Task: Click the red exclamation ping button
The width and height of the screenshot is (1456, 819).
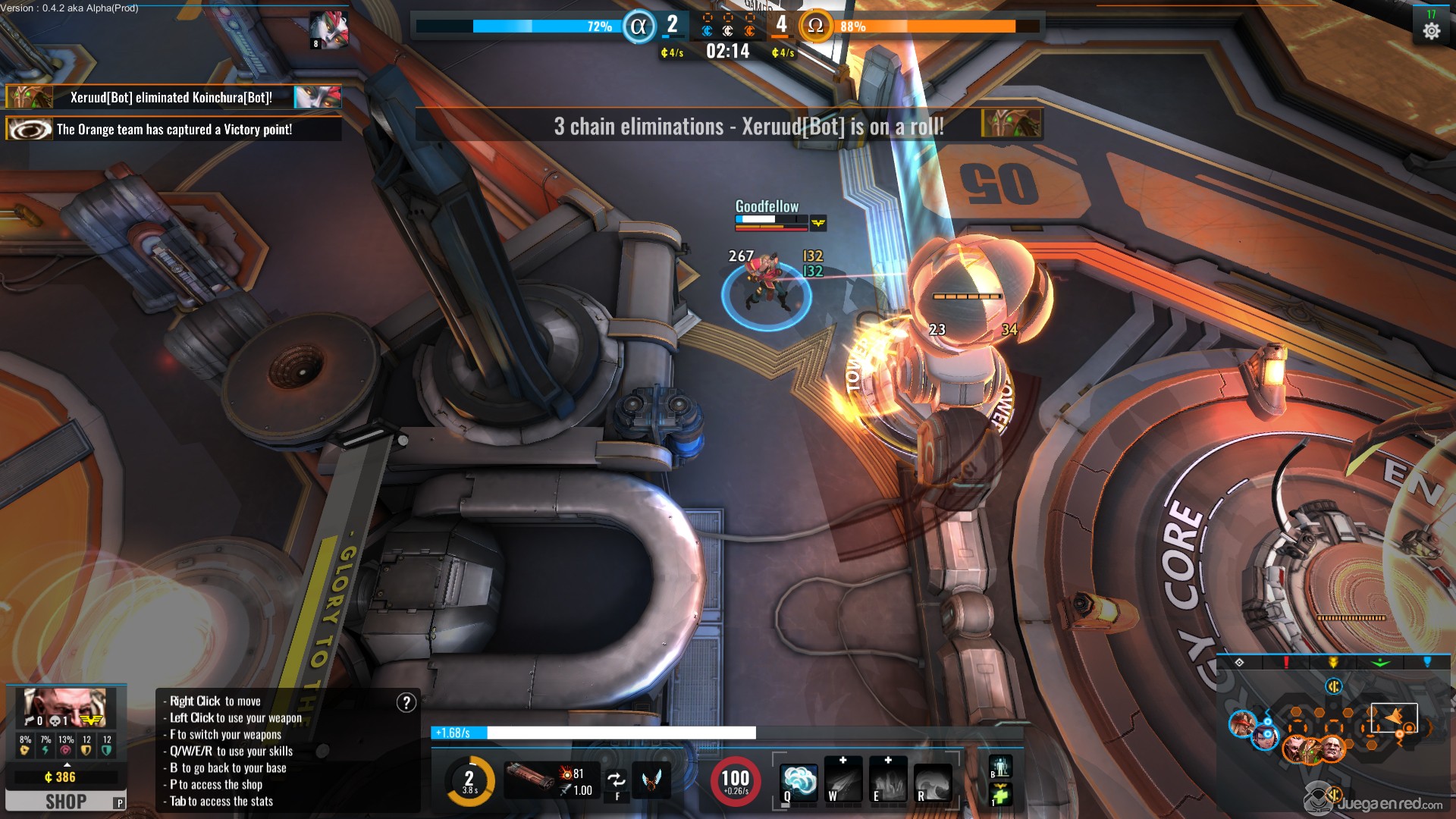Action: pos(1286,662)
